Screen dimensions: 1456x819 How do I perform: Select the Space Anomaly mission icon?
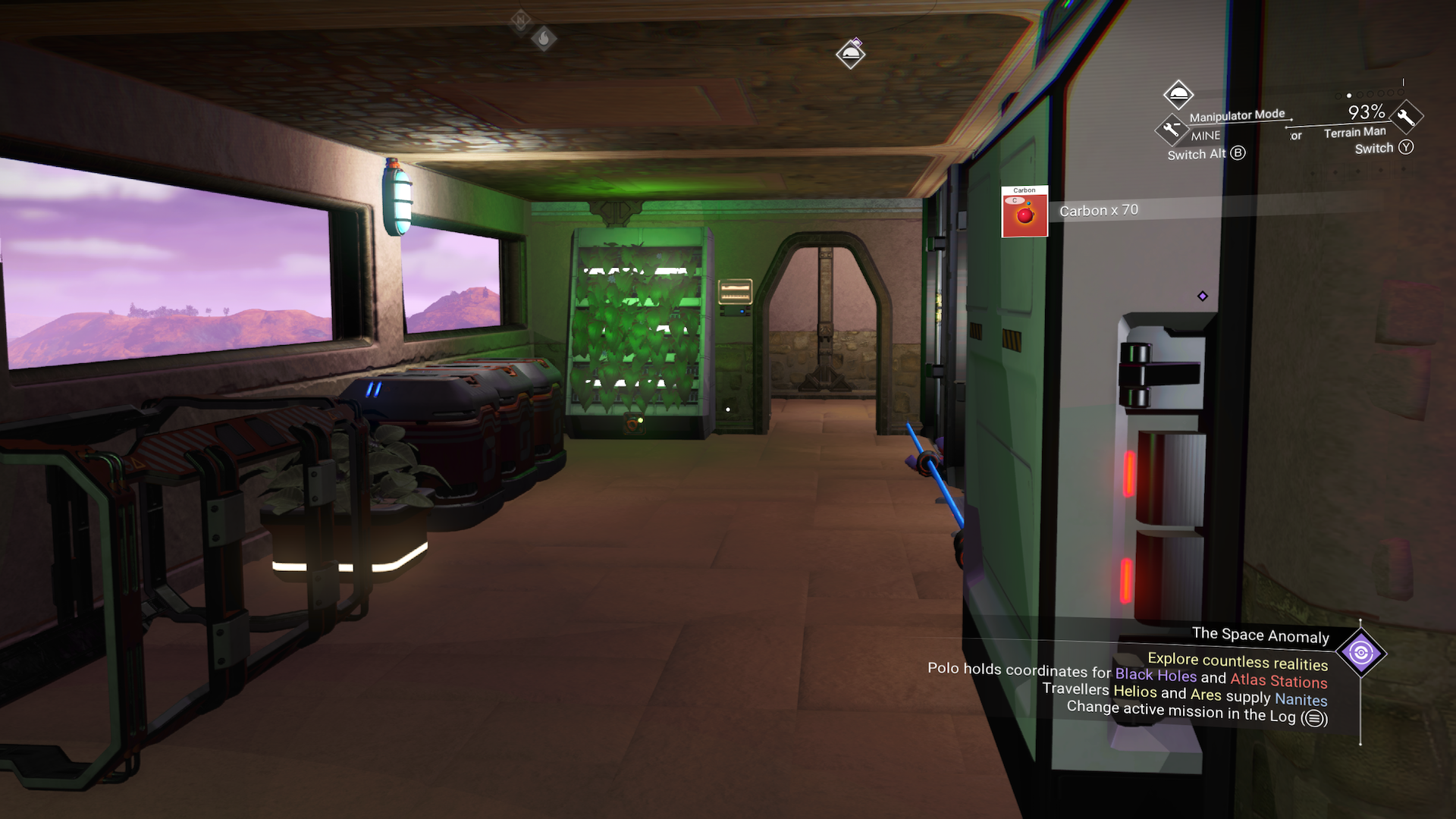(1360, 653)
